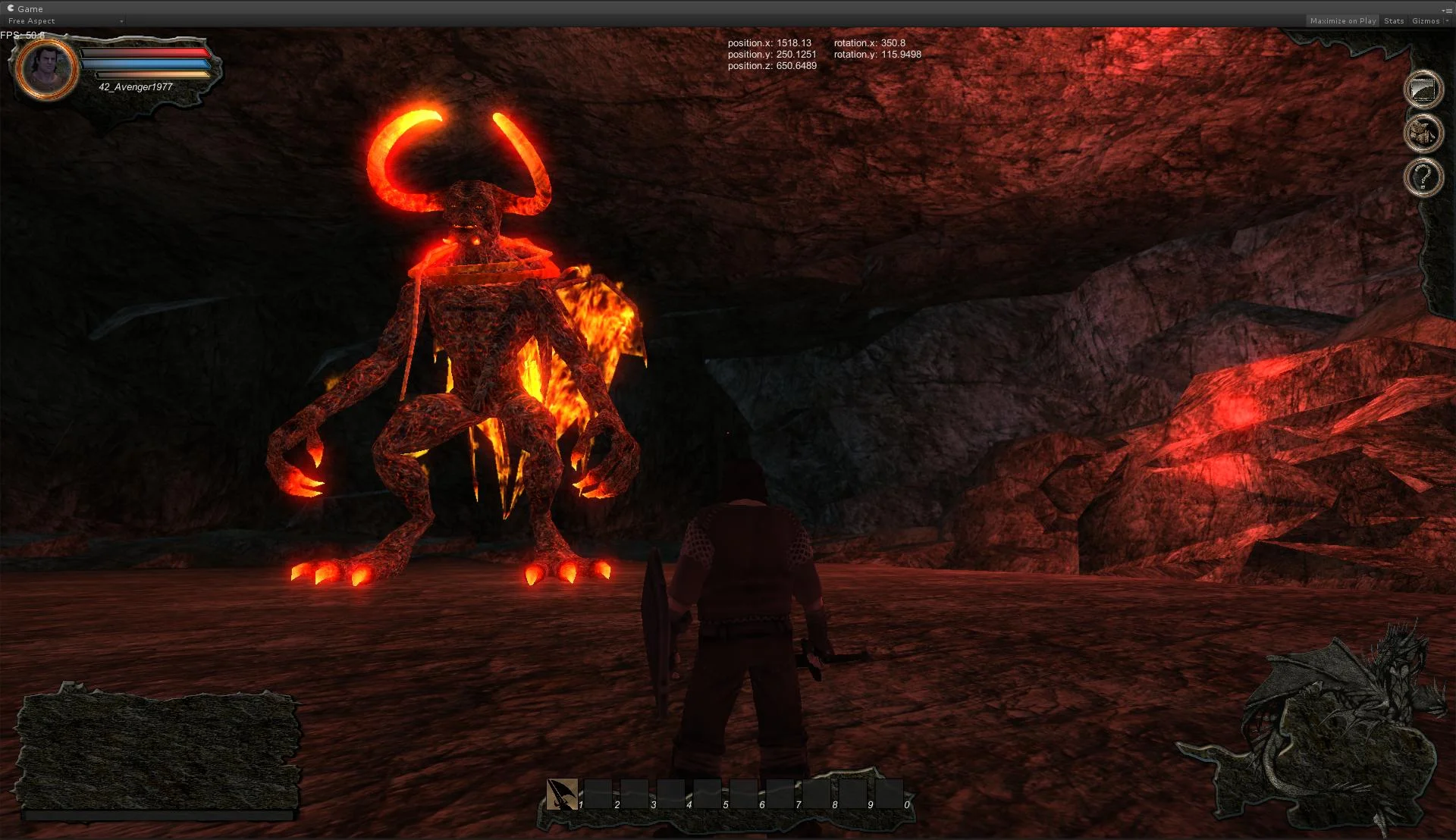The height and width of the screenshot is (840, 1456).
Task: Click the question mark help icon
Action: 1423,176
